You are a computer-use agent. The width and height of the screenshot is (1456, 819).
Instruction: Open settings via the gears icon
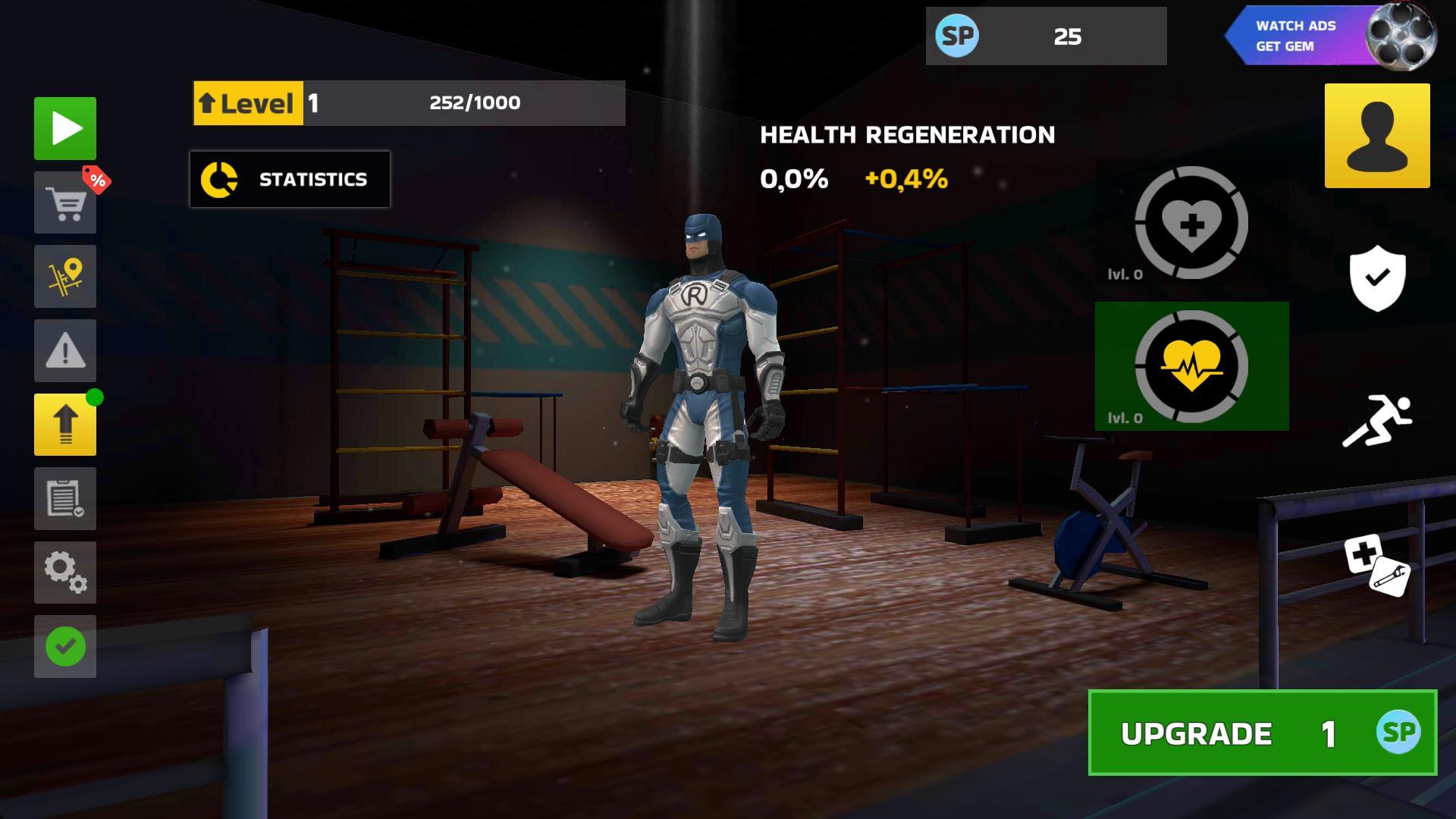[x=64, y=573]
